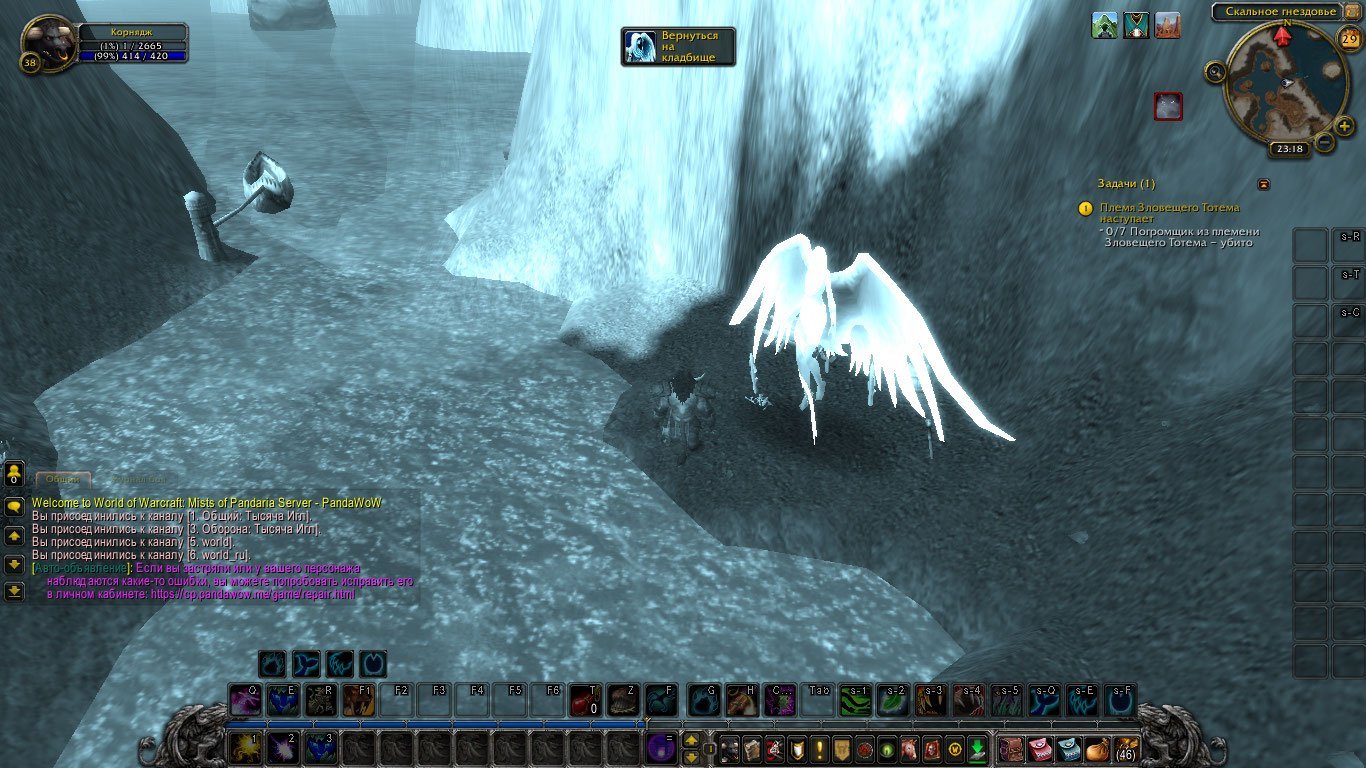The width and height of the screenshot is (1366, 768).
Task: Open the main backpack bag slot
Action: [x=1126, y=748]
